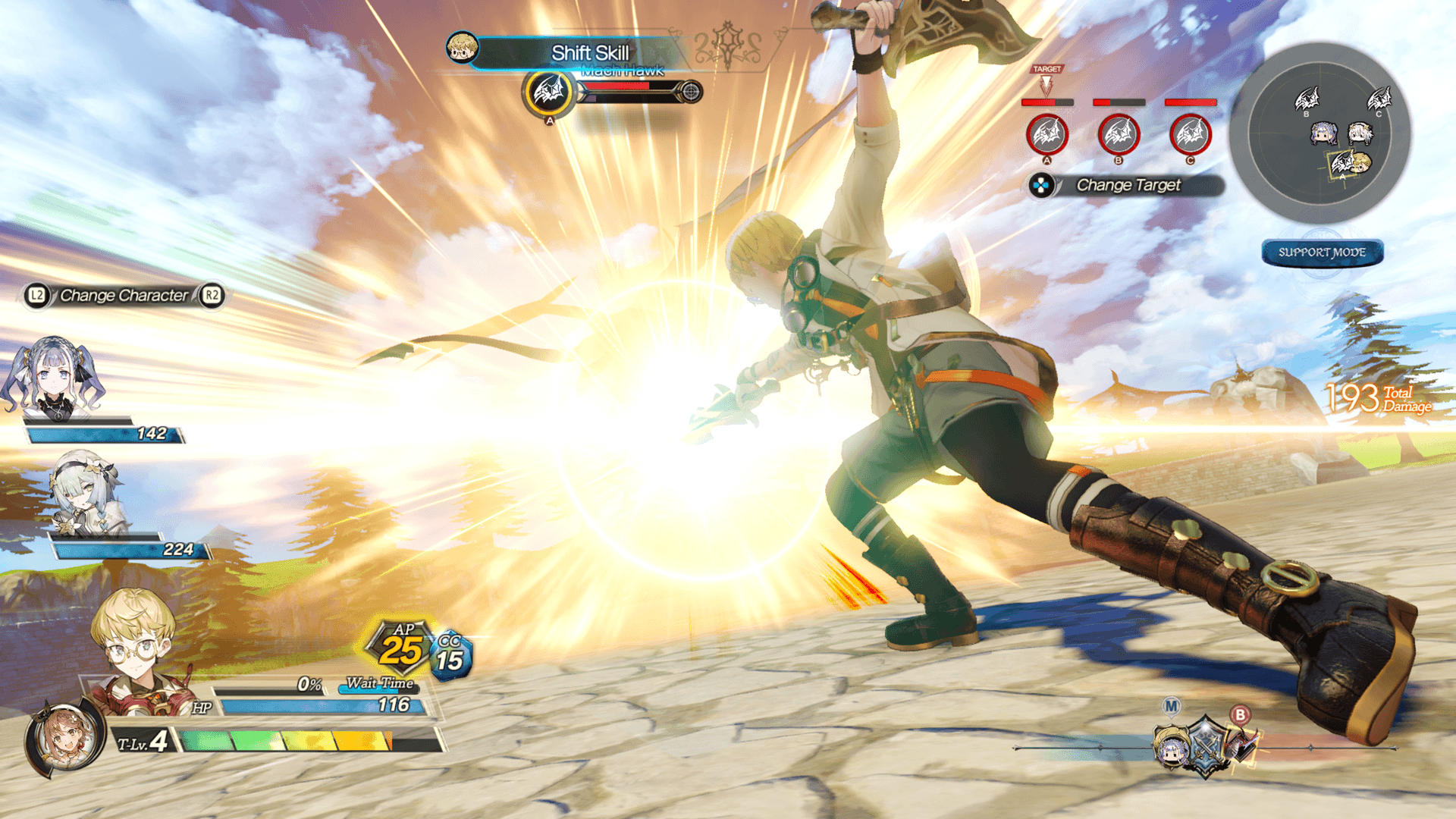Click the Change Character label
Screen dimensions: 1456x819
[x=124, y=296]
